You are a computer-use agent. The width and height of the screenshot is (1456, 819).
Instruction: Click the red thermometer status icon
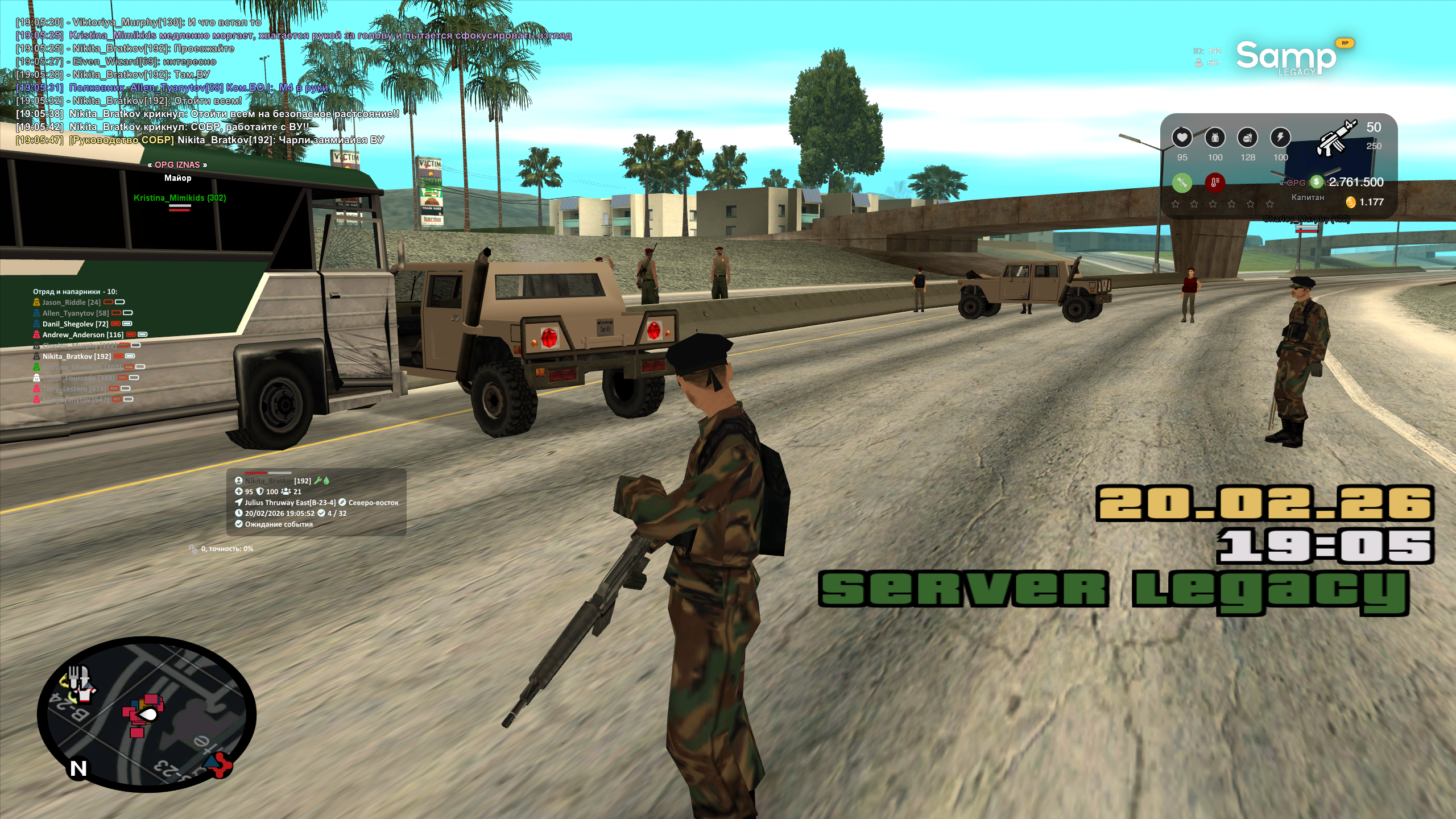[1214, 183]
